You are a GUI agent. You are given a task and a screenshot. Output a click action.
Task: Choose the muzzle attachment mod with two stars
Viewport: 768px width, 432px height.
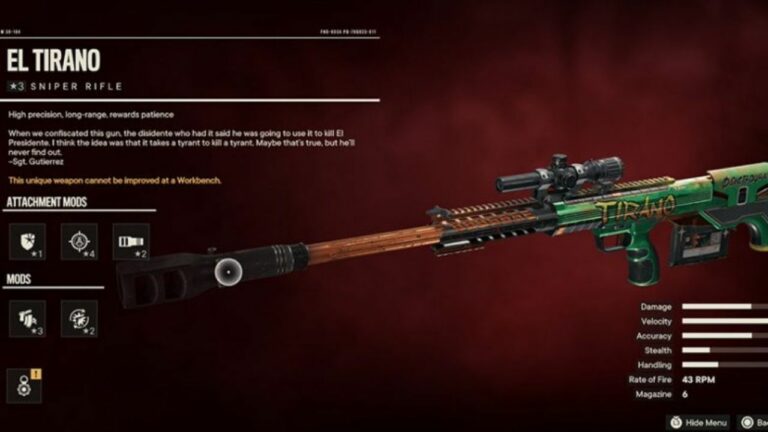[131, 242]
